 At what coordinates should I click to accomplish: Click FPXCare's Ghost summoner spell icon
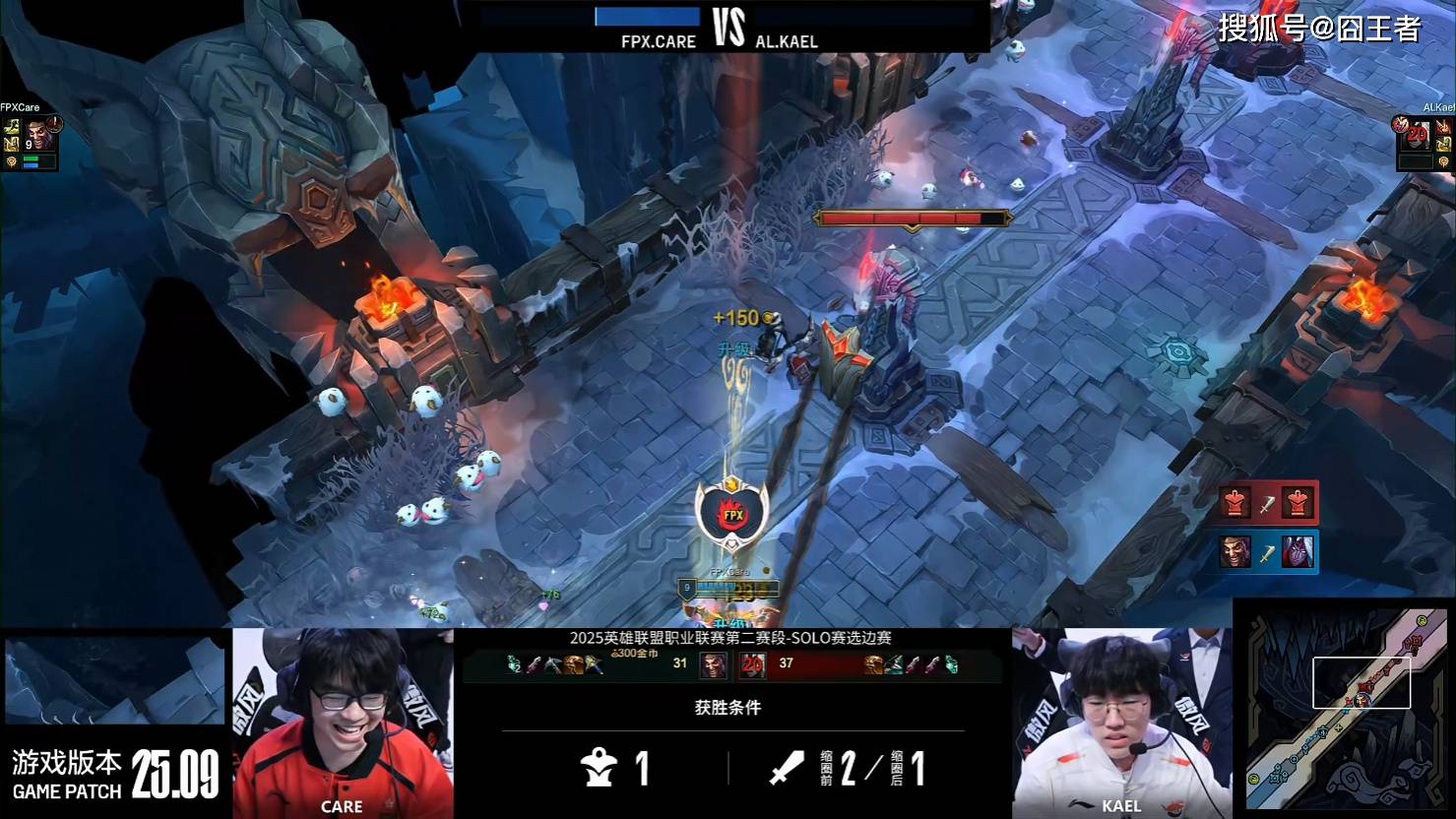click(x=13, y=127)
